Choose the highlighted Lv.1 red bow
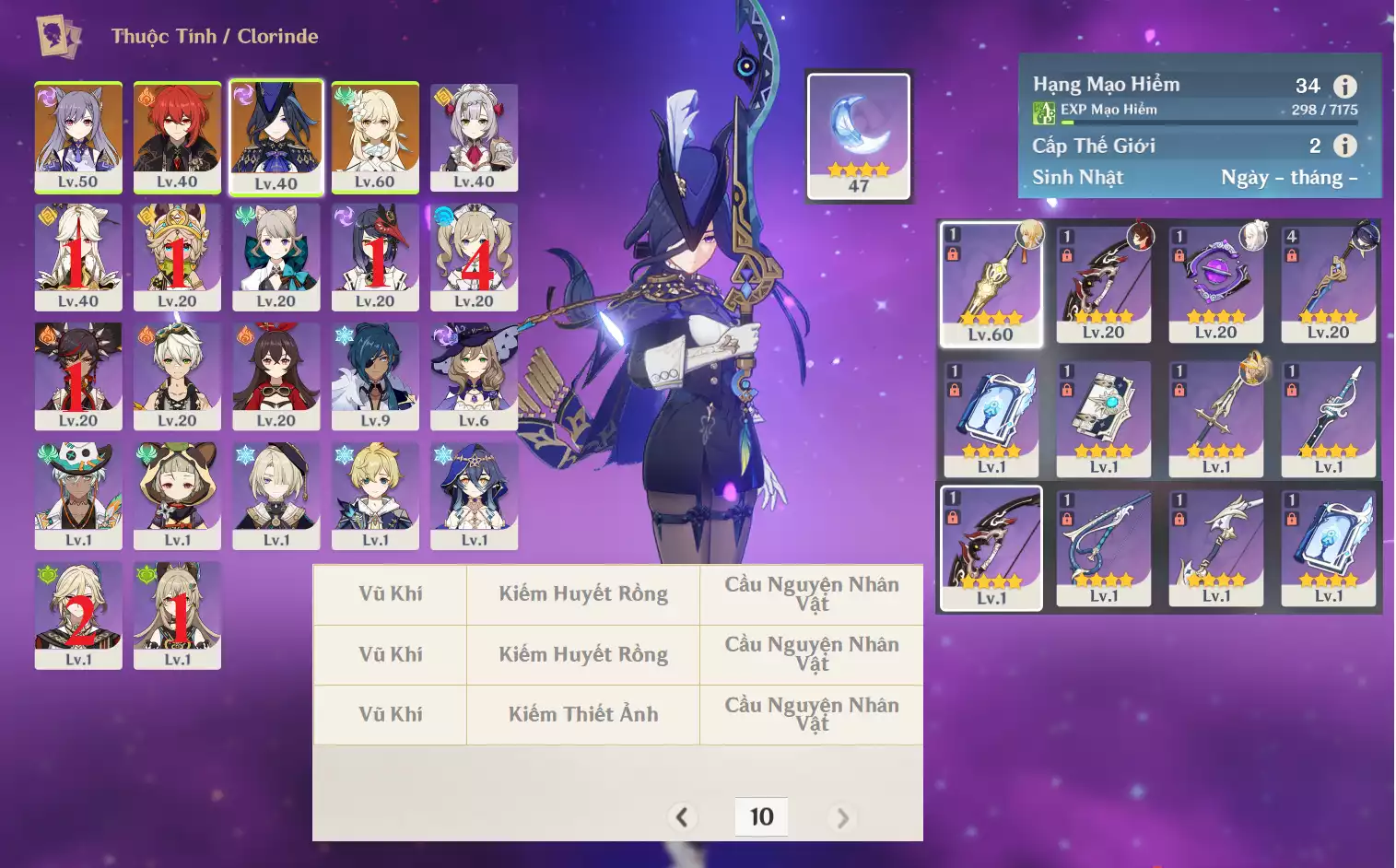This screenshot has width=1396, height=868. tap(991, 547)
